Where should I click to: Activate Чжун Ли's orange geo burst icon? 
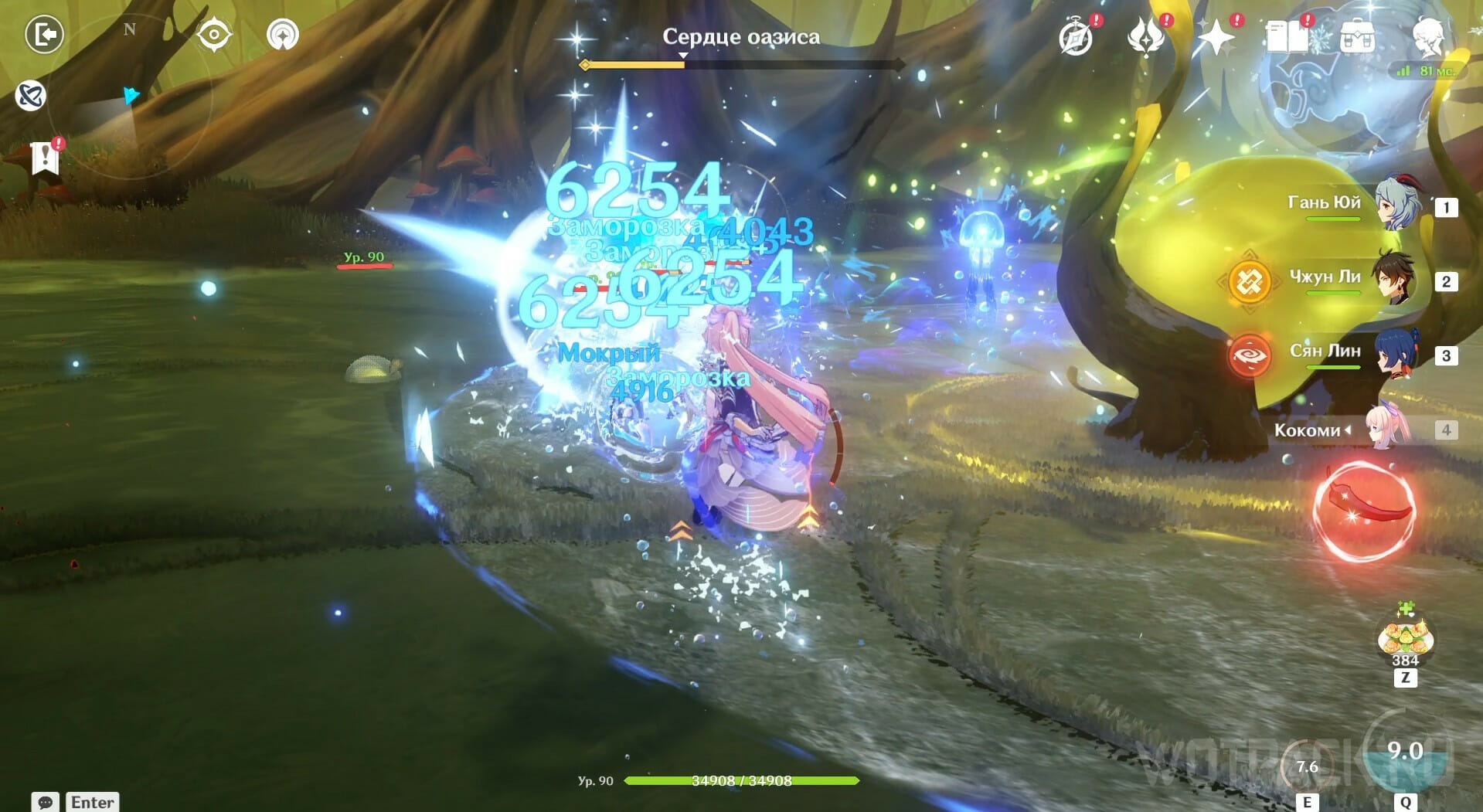pyautogui.click(x=1250, y=282)
